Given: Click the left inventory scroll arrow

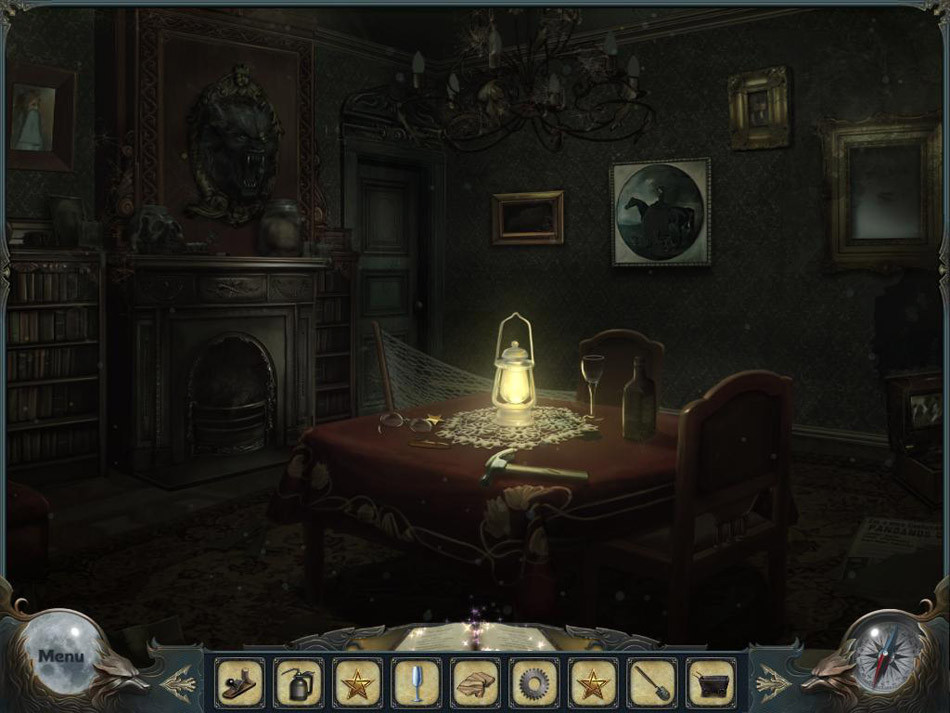Looking at the screenshot, I should click(182, 683).
